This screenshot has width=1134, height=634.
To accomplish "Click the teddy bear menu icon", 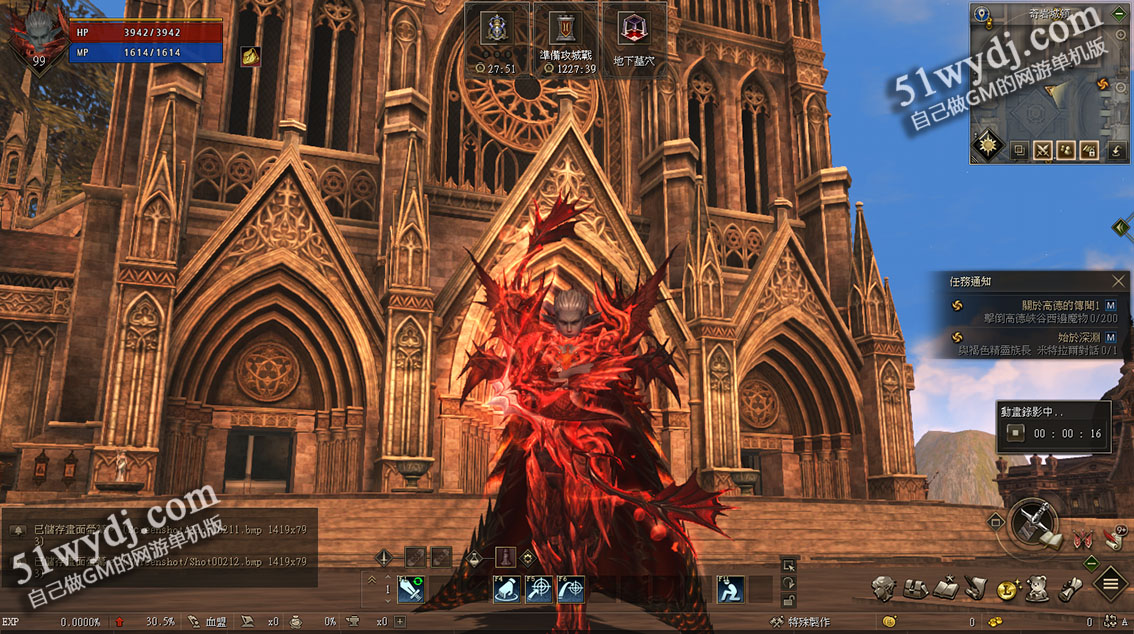I will pos(1038,589).
